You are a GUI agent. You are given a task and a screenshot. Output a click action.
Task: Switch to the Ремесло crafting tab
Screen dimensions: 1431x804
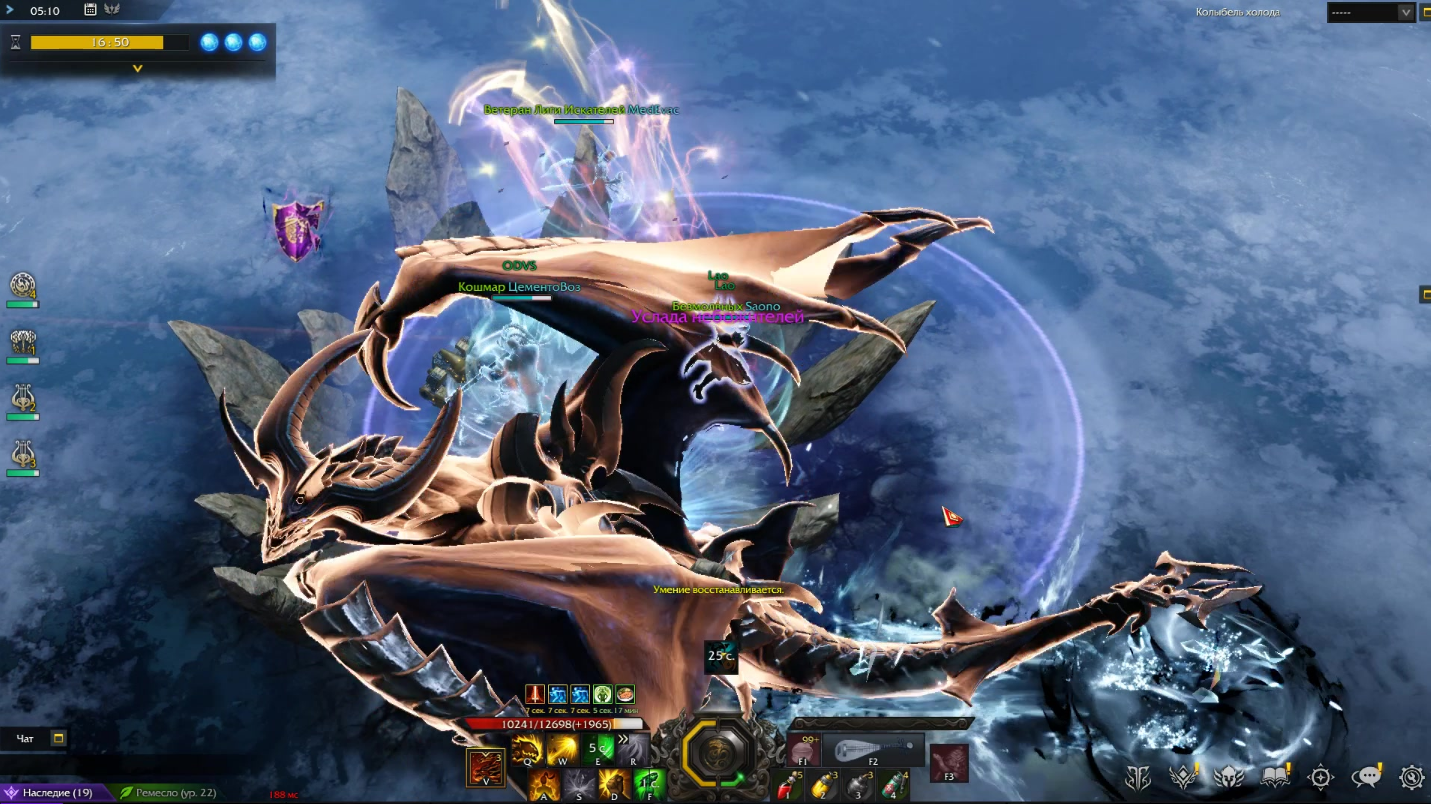[x=170, y=793]
